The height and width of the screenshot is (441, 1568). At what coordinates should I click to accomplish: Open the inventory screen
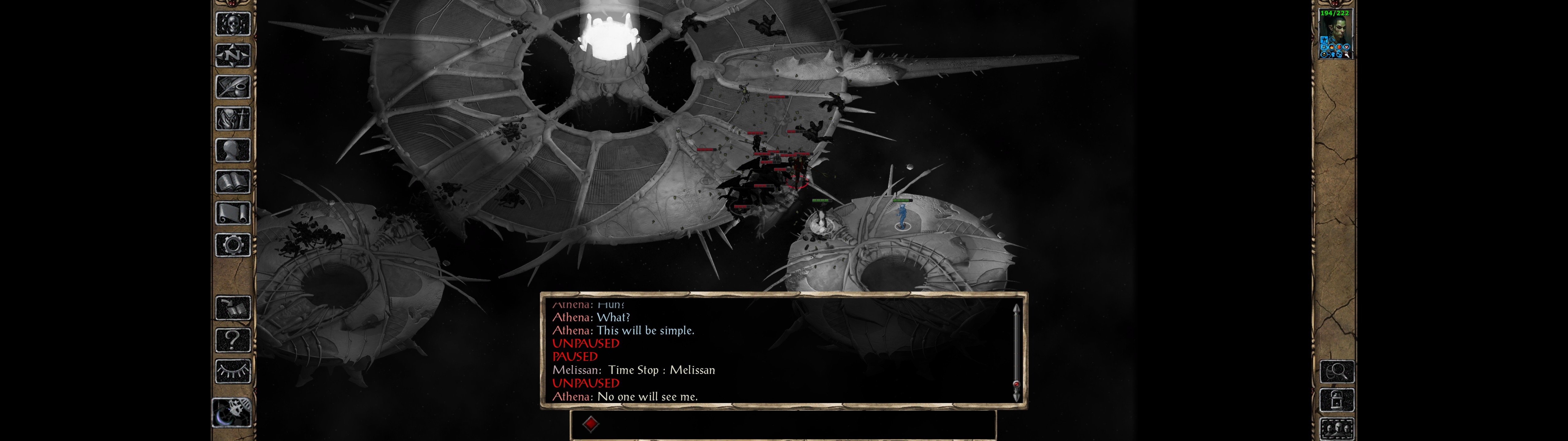(233, 118)
